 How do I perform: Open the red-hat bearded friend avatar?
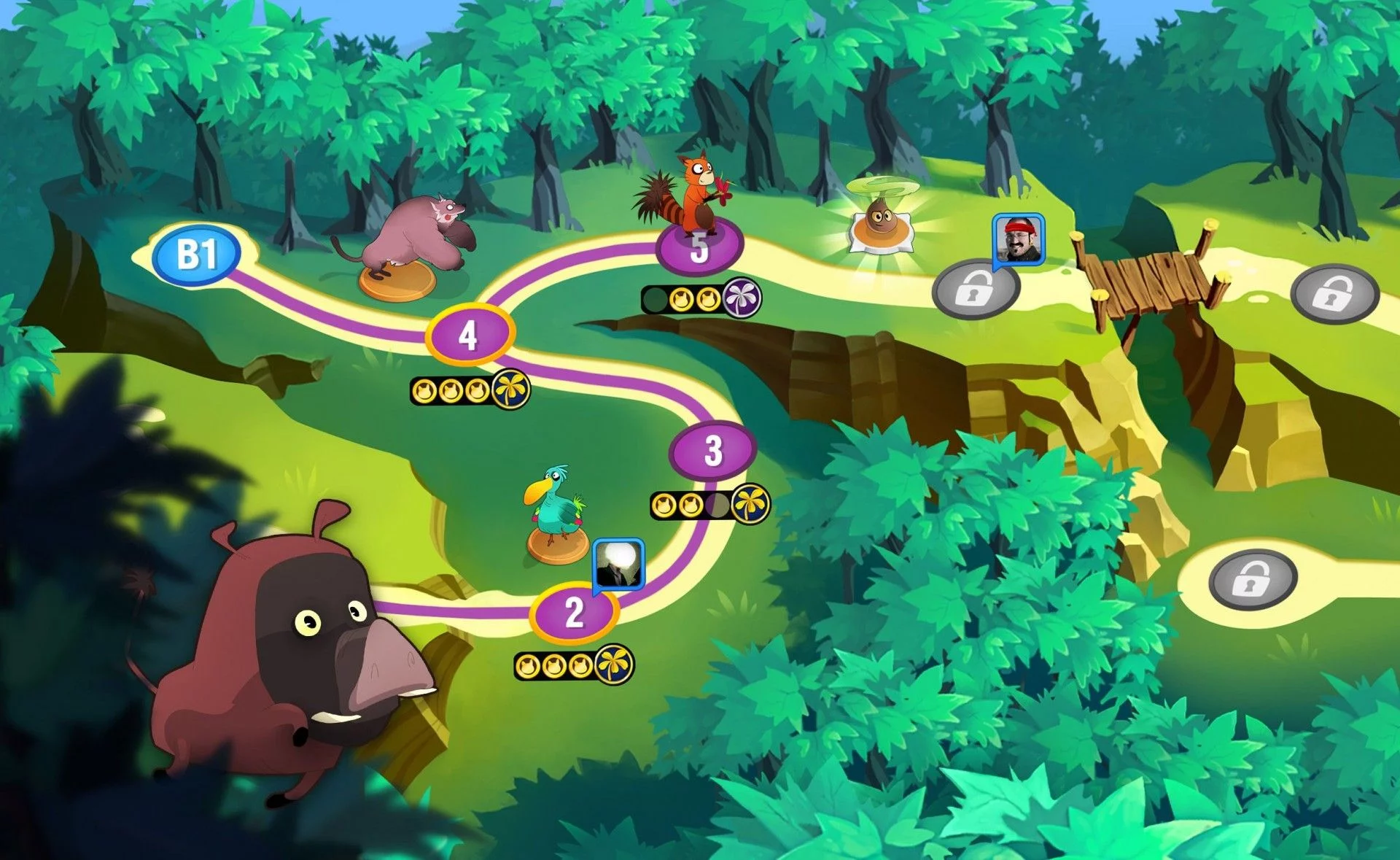click(1019, 239)
